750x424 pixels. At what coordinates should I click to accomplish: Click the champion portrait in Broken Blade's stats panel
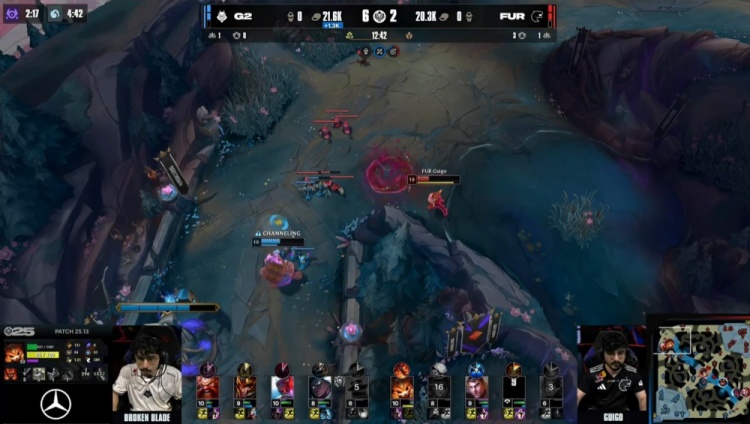pos(13,352)
